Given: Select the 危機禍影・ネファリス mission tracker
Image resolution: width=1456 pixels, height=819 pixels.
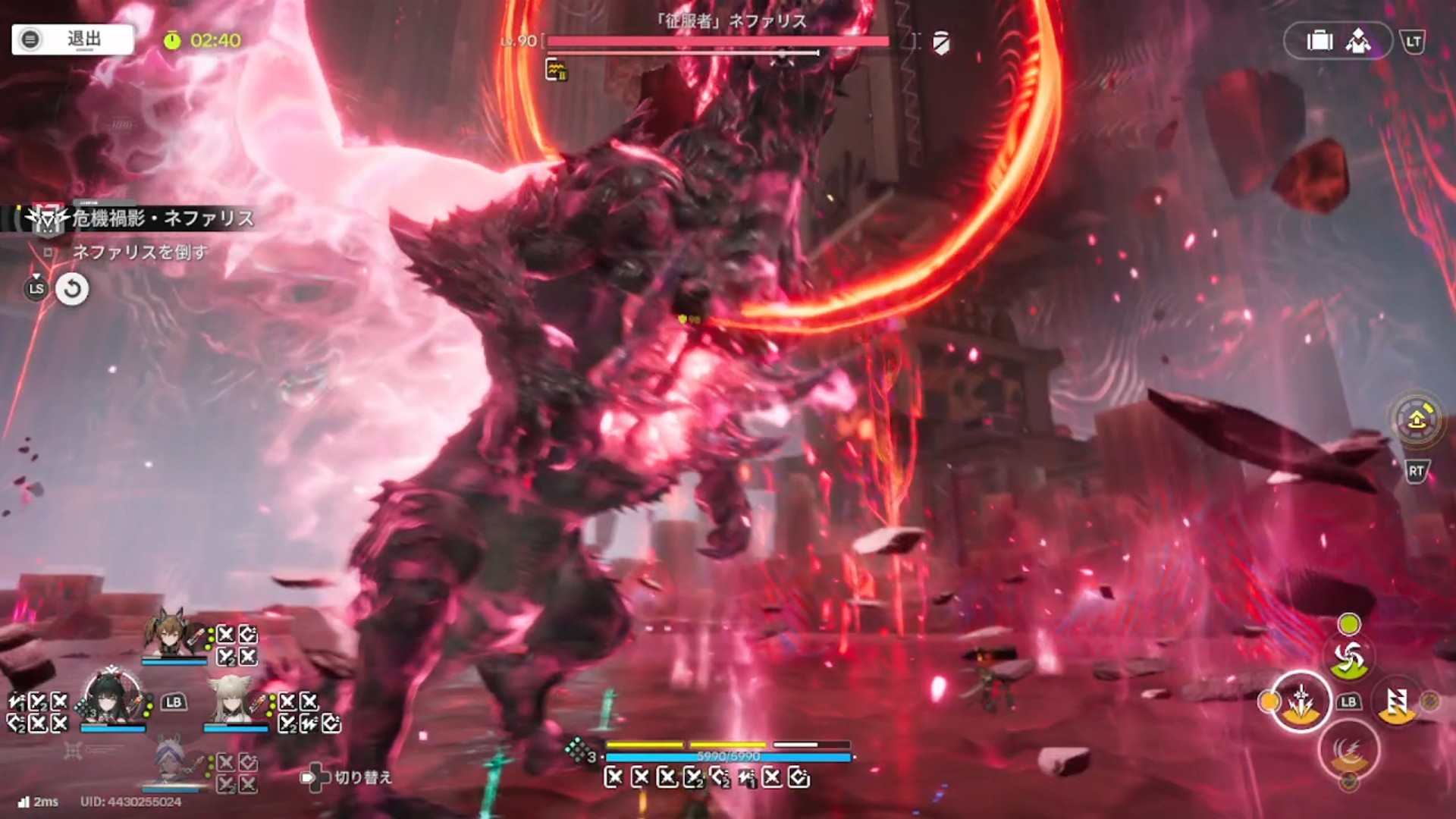Looking at the screenshot, I should [x=162, y=219].
